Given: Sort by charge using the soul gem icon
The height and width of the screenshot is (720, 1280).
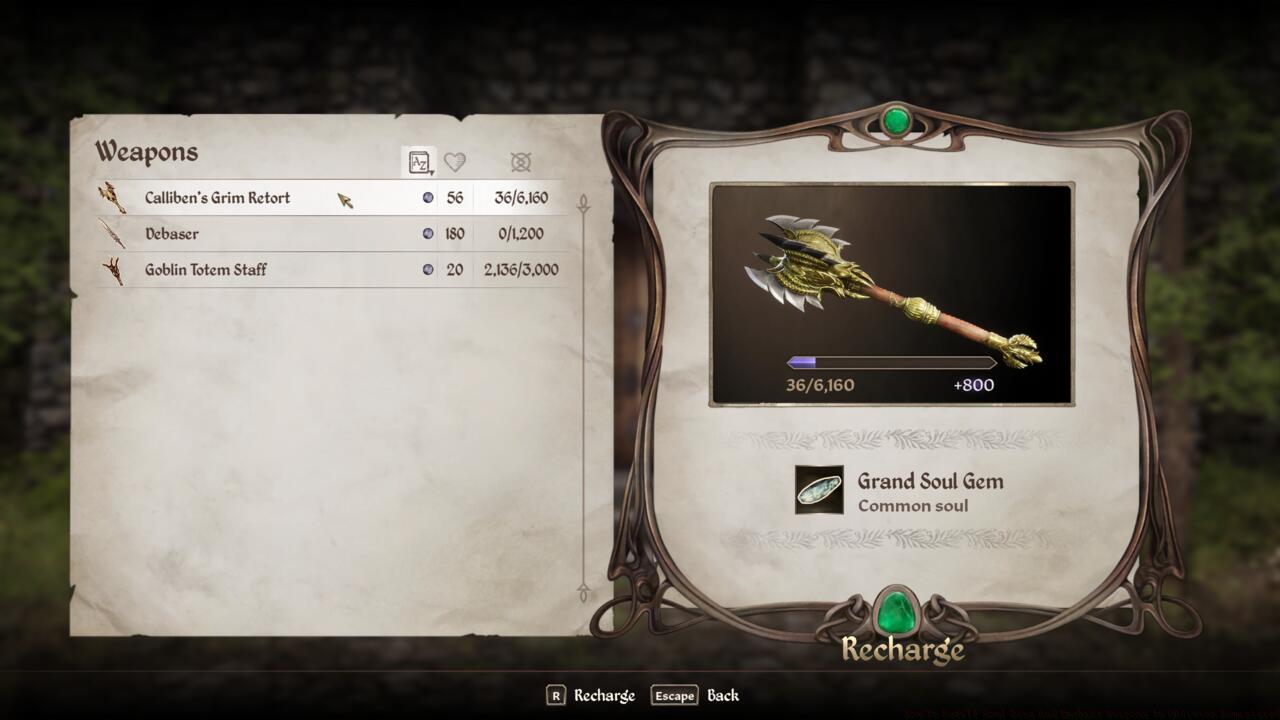Looking at the screenshot, I should (x=521, y=162).
